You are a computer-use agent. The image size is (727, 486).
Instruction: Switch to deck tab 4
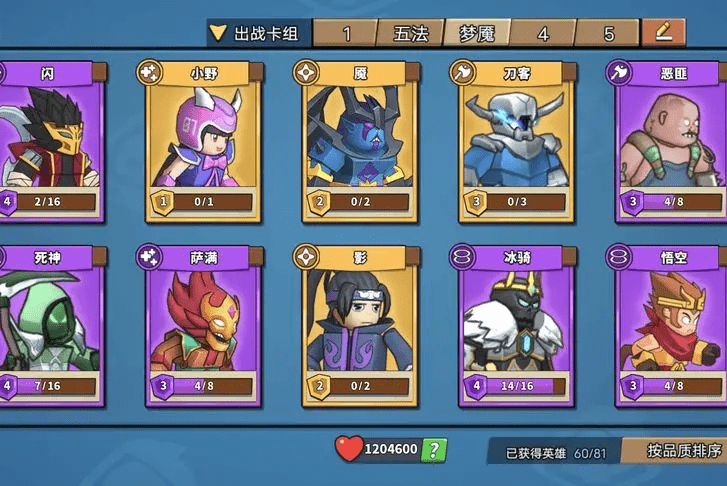pyautogui.click(x=543, y=34)
